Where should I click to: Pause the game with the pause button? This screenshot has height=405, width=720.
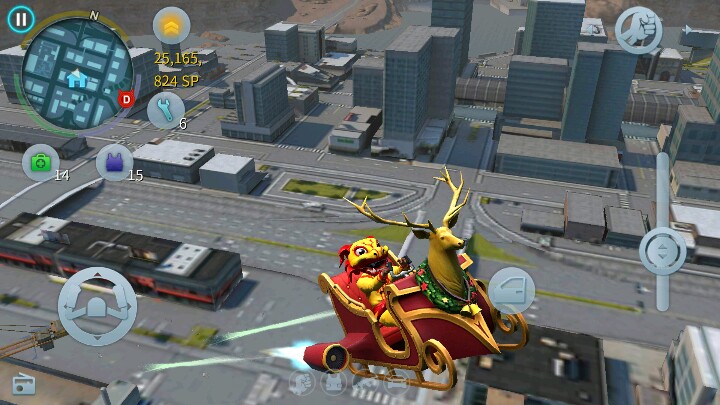click(20, 18)
